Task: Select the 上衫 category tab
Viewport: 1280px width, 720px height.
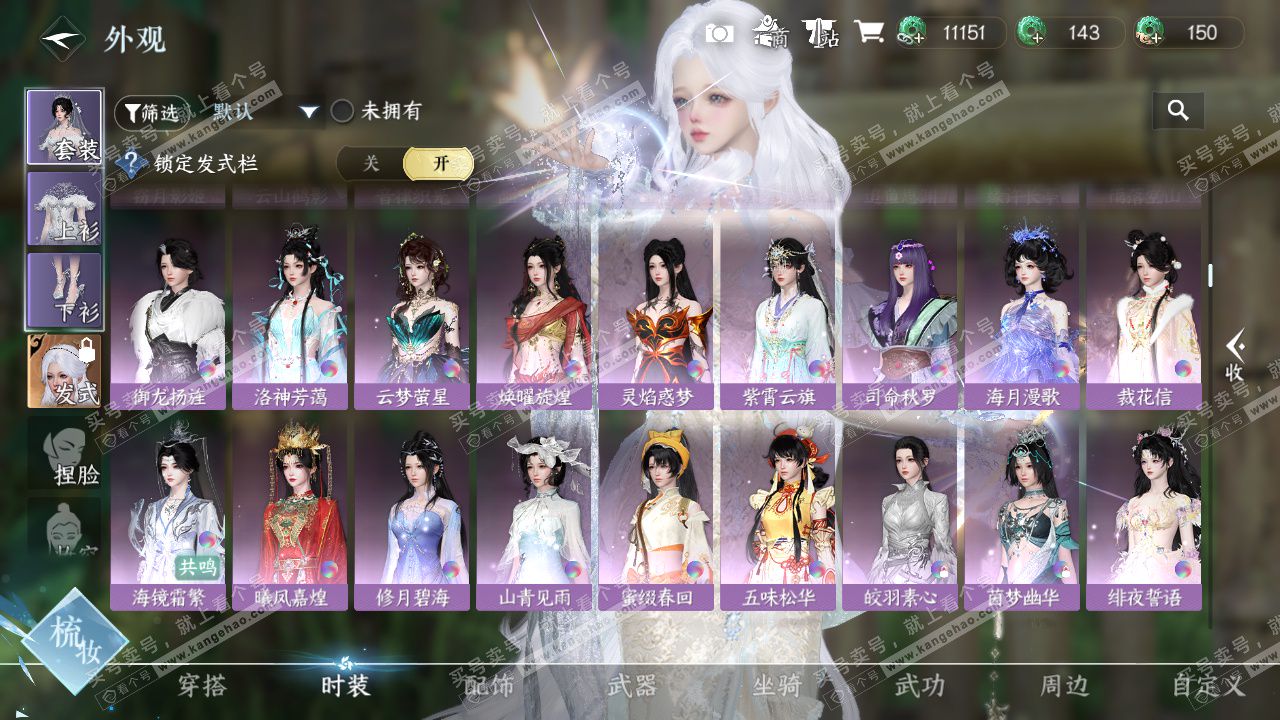Action: click(x=64, y=209)
